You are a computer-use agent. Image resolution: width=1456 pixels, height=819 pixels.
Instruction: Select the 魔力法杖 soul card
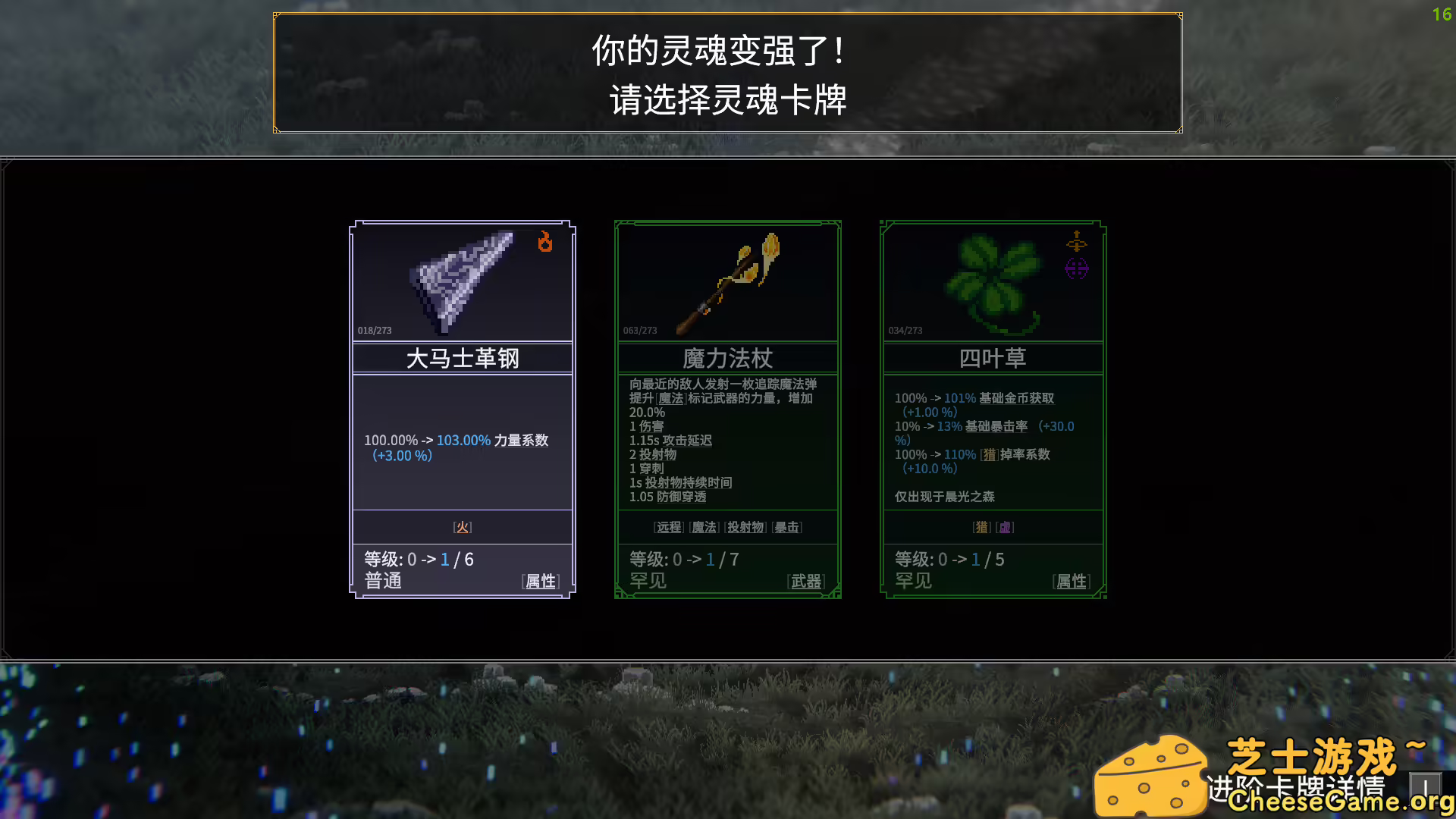click(727, 409)
